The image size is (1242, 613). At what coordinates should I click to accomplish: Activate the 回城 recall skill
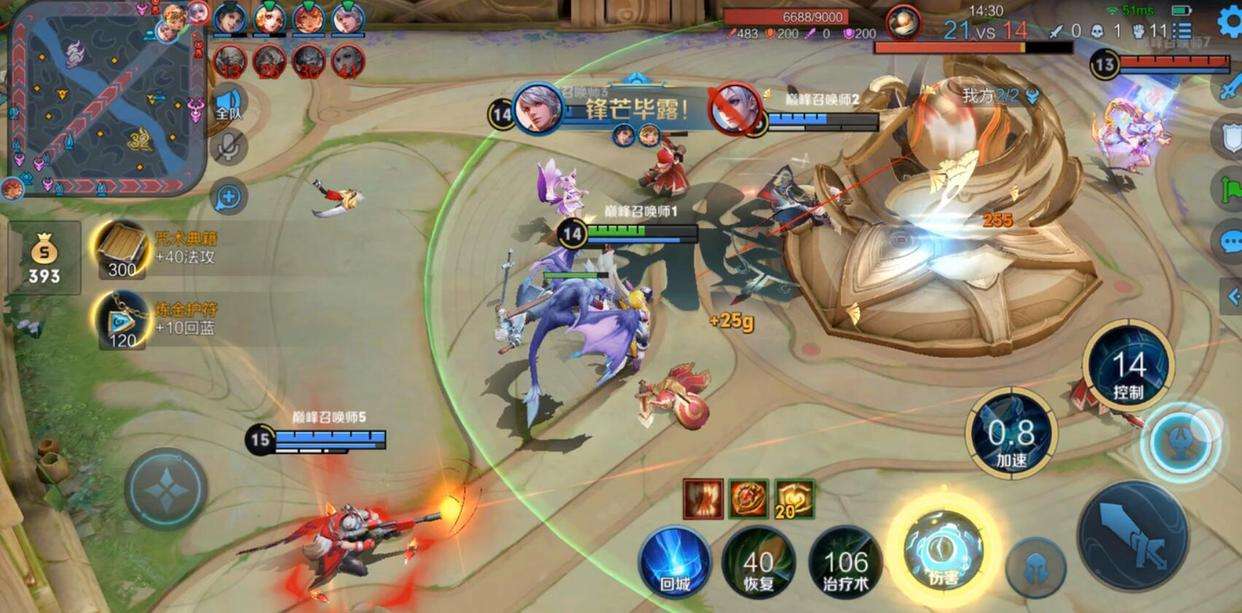coord(674,562)
